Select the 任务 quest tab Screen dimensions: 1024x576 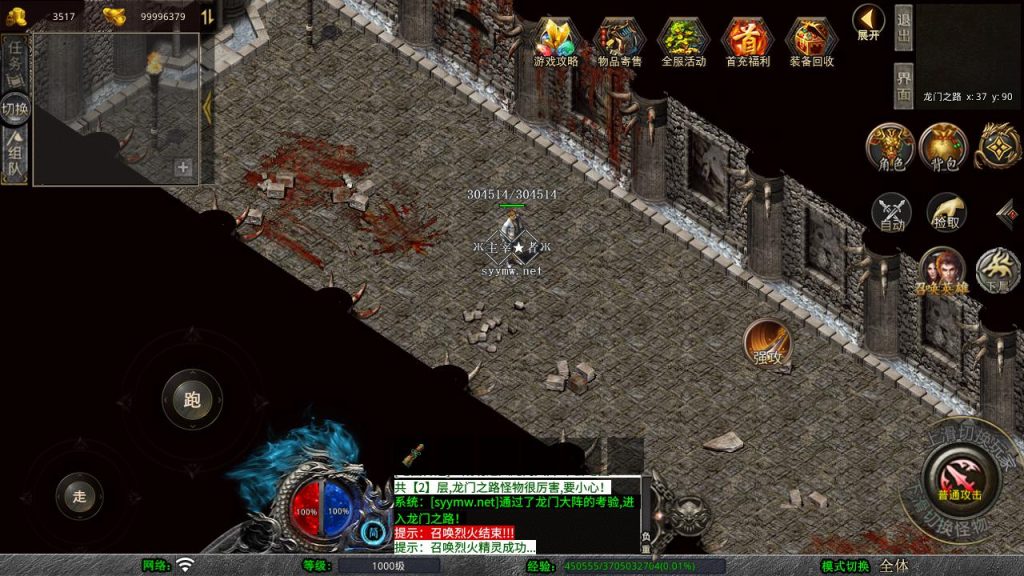point(15,58)
